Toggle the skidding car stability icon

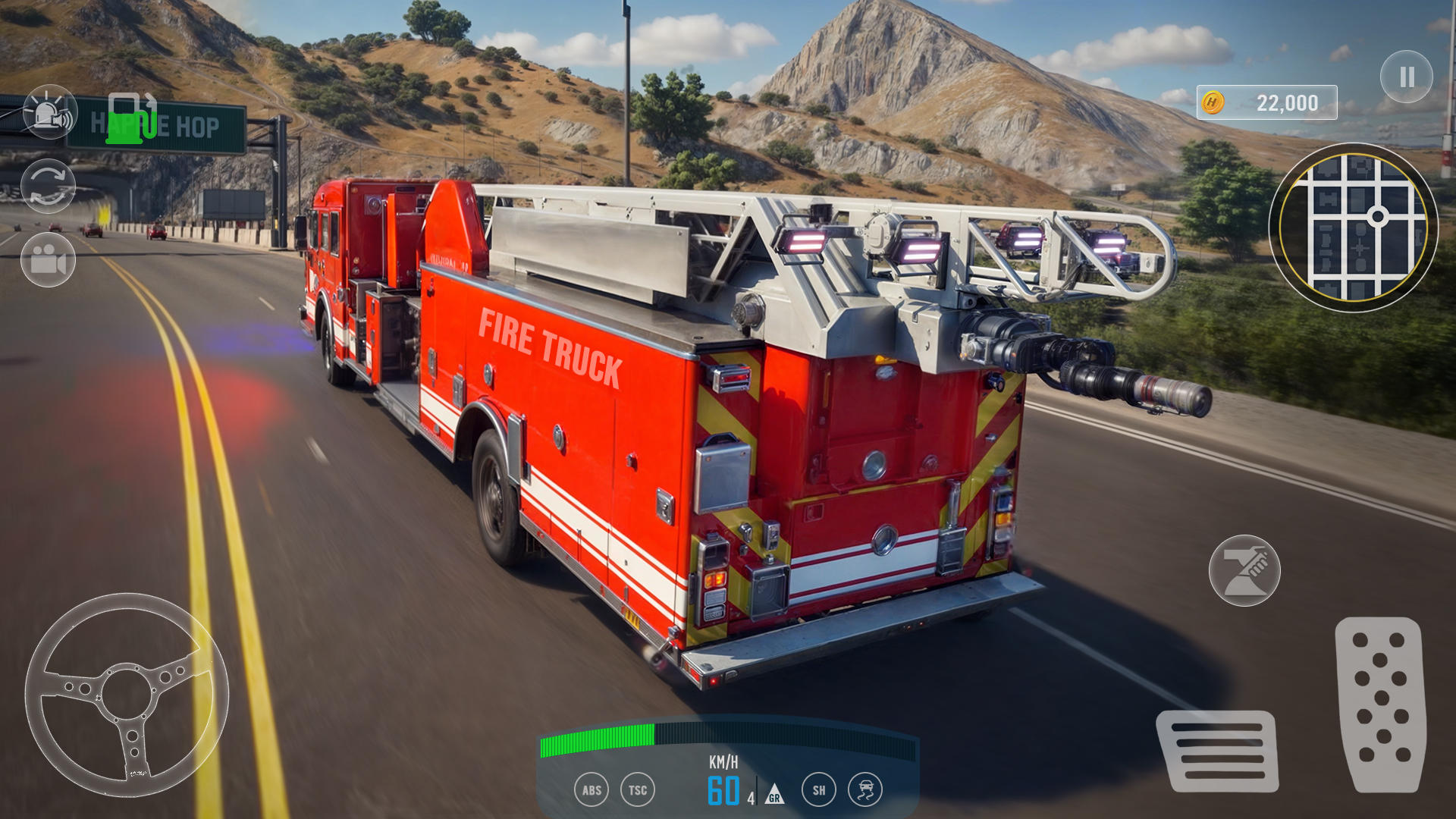point(865,790)
